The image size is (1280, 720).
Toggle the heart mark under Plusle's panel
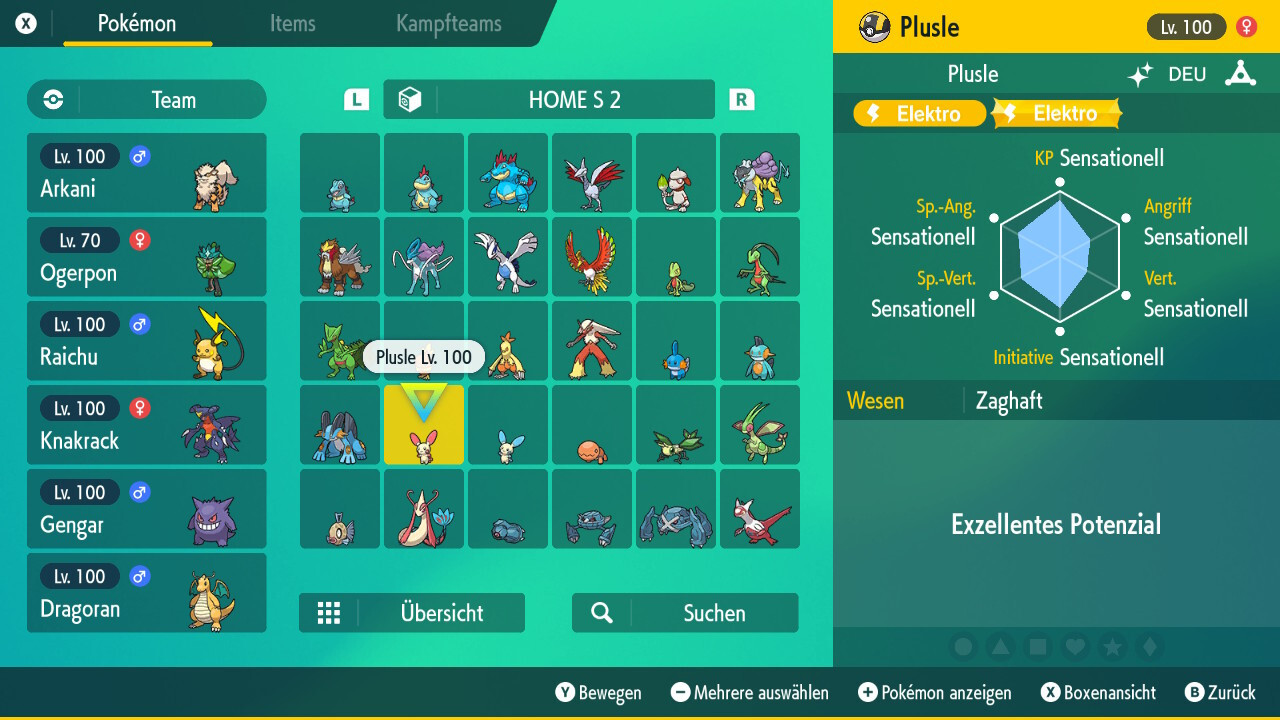[1075, 646]
